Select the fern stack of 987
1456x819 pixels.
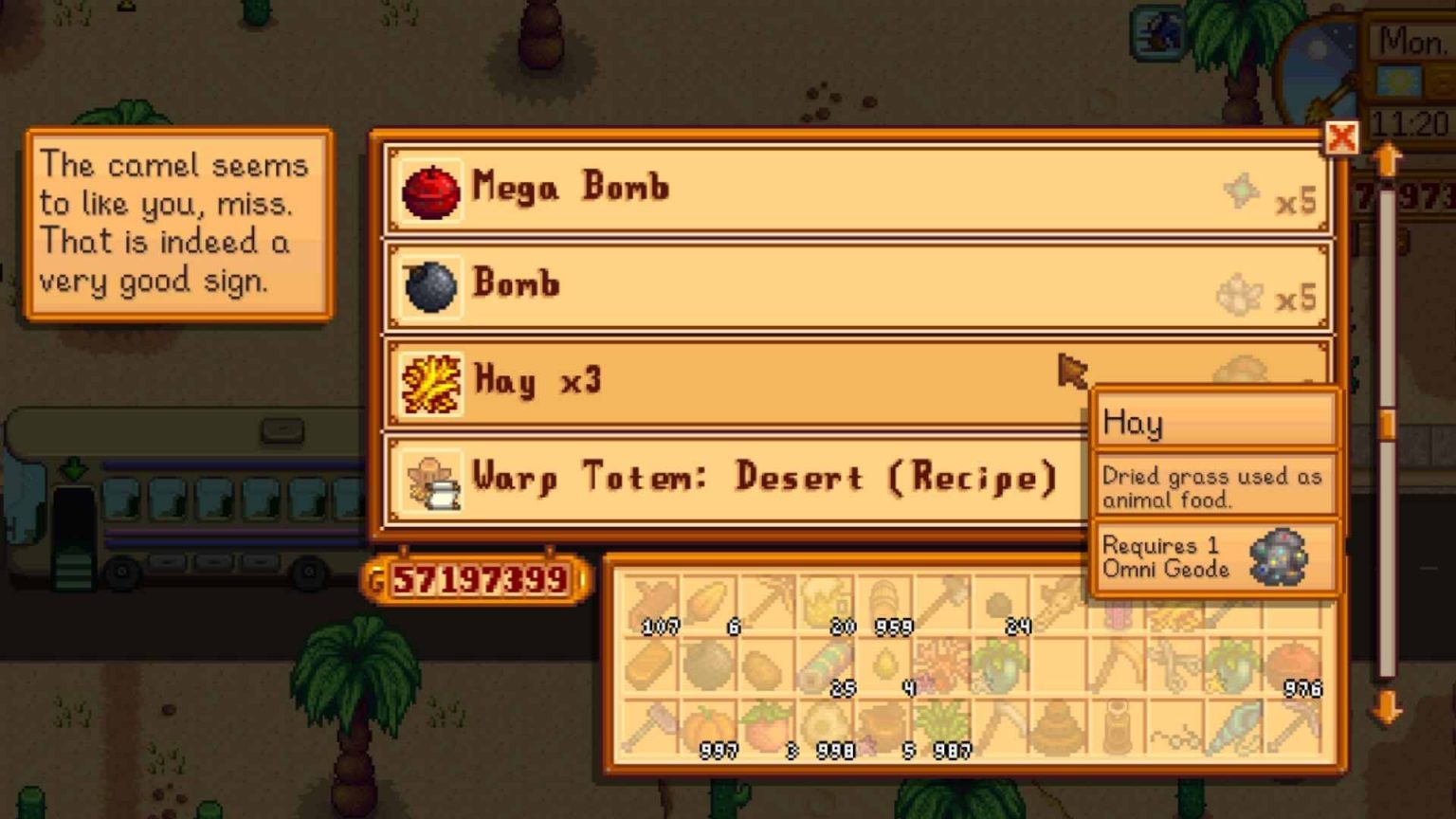940,720
